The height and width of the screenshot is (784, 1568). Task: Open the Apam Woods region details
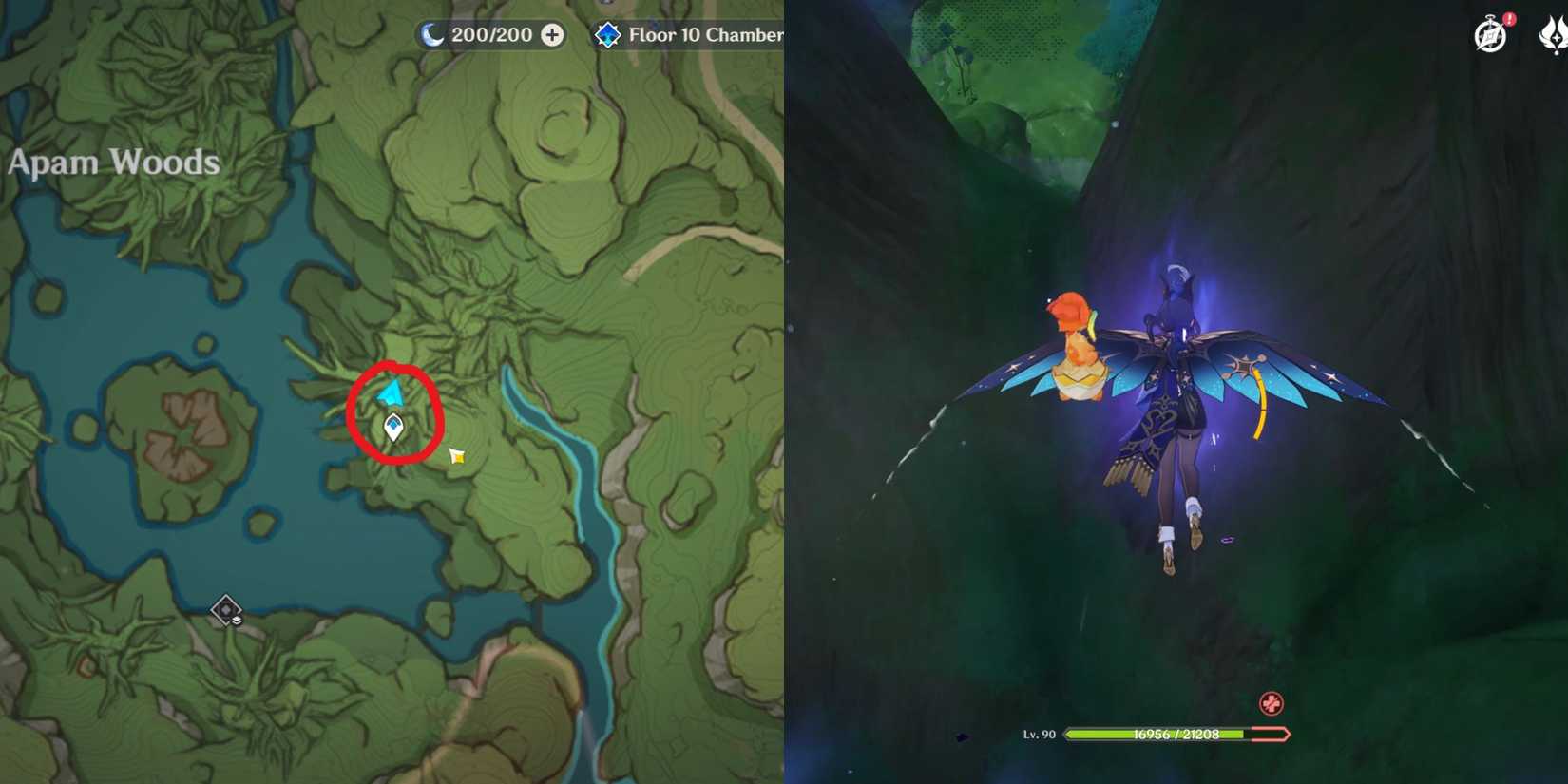112,162
